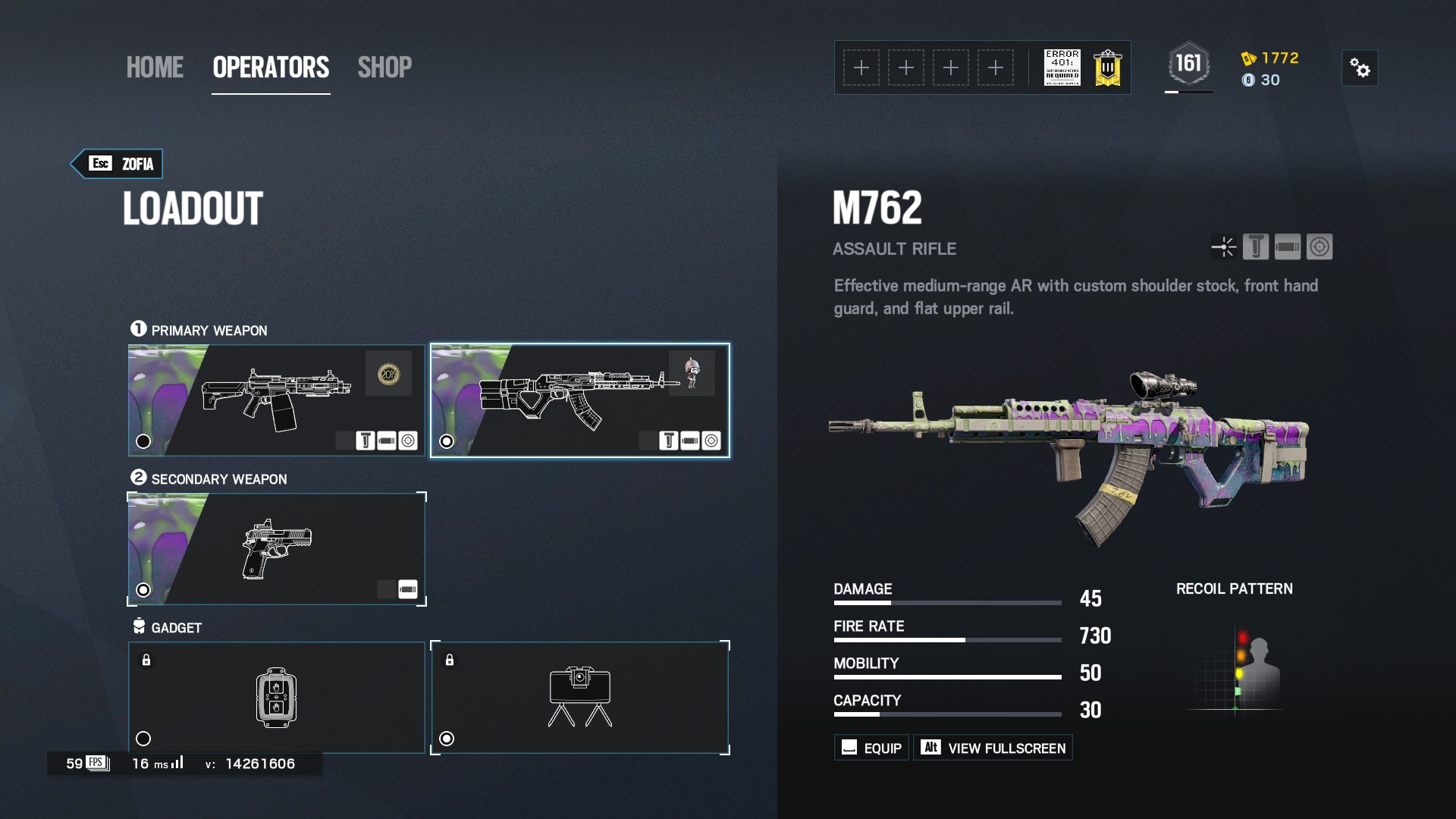Select the M762 primary weapon card
This screenshot has width=1456, height=819.
tap(580, 400)
